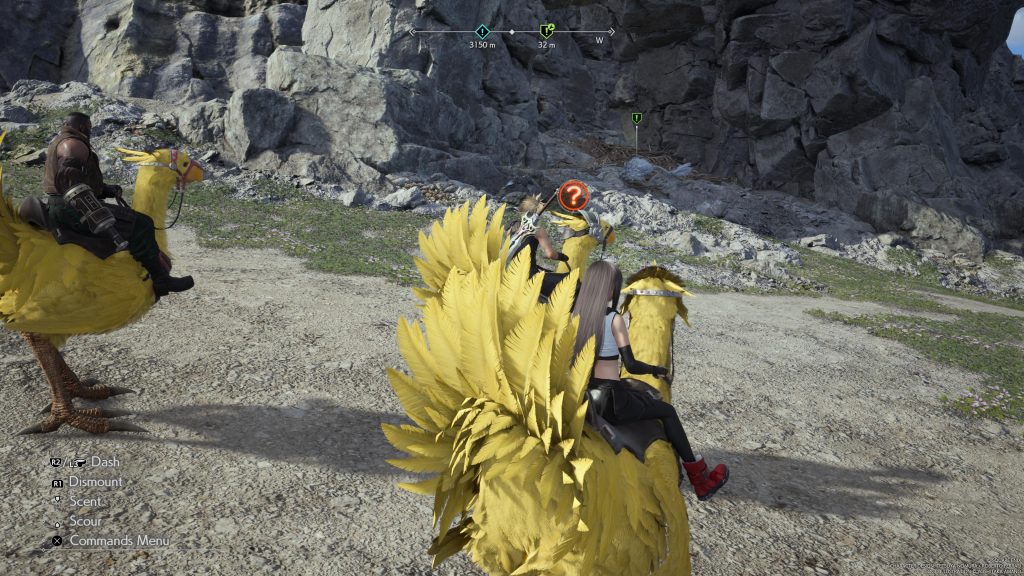Trigger the Scour command

[85, 521]
